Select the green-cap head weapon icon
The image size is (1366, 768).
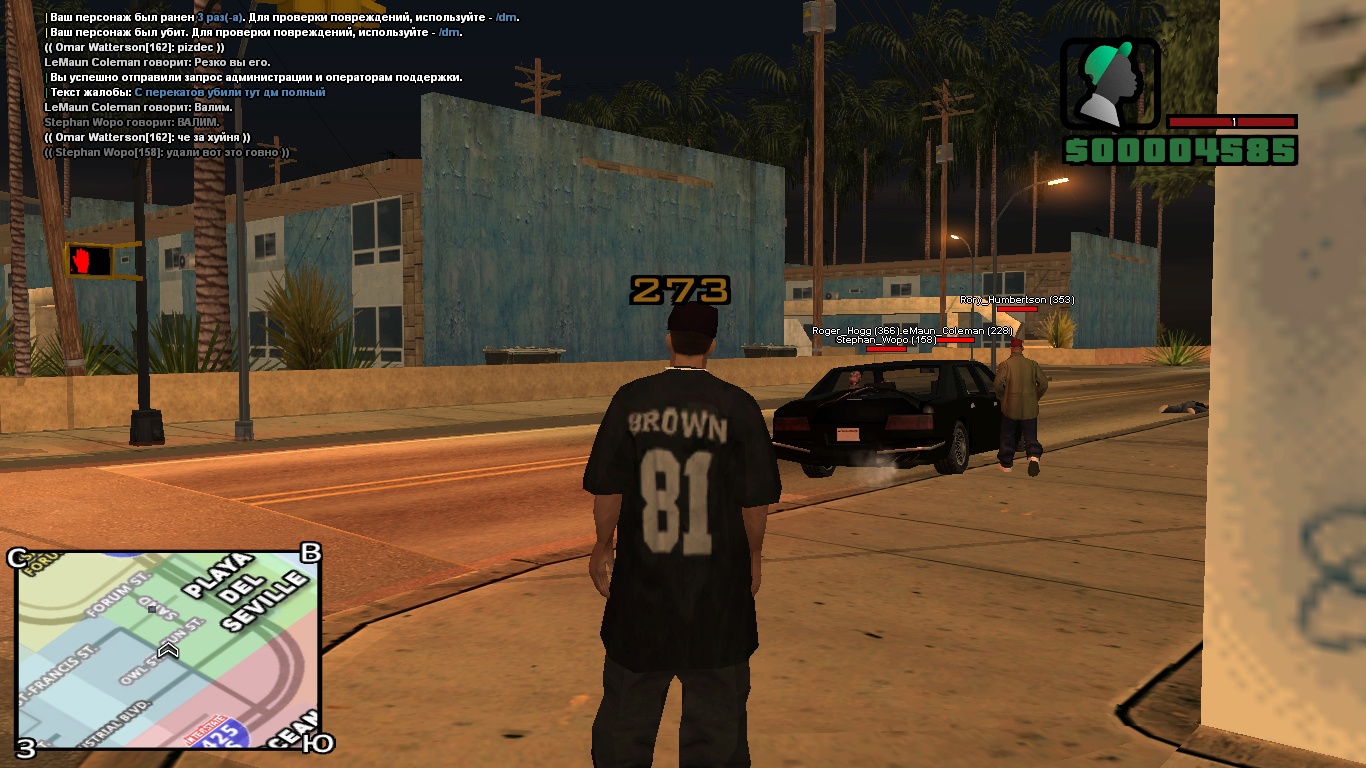pos(1110,83)
